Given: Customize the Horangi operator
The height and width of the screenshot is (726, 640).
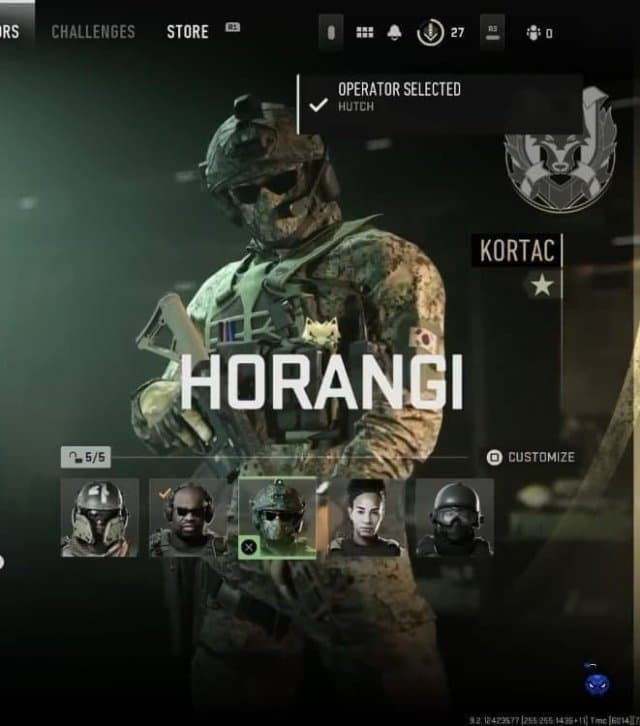Looking at the screenshot, I should [x=531, y=457].
